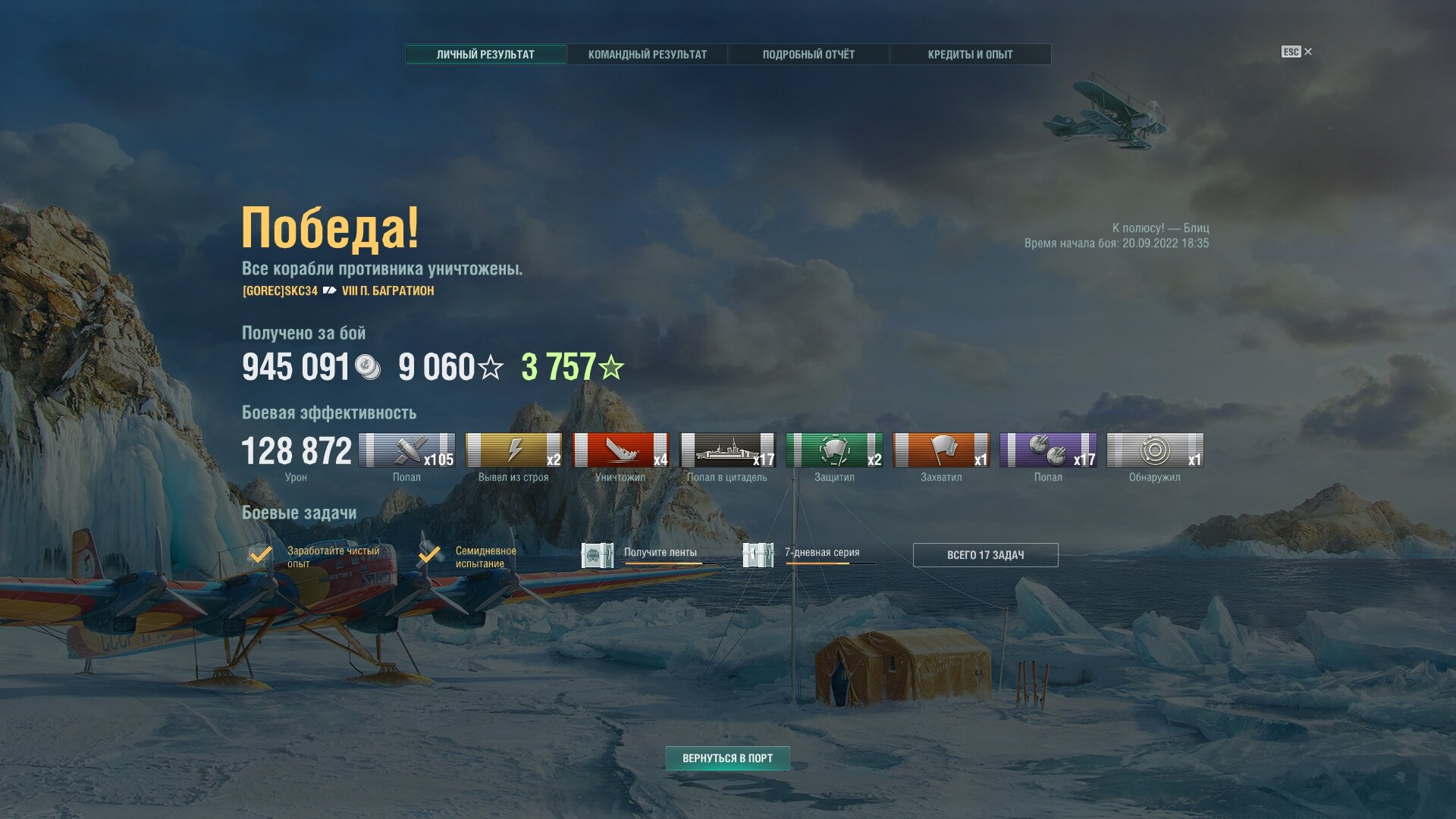The height and width of the screenshot is (819, 1456).
Task: Inspect the Попал в цитадель ribbon
Action: (x=727, y=450)
